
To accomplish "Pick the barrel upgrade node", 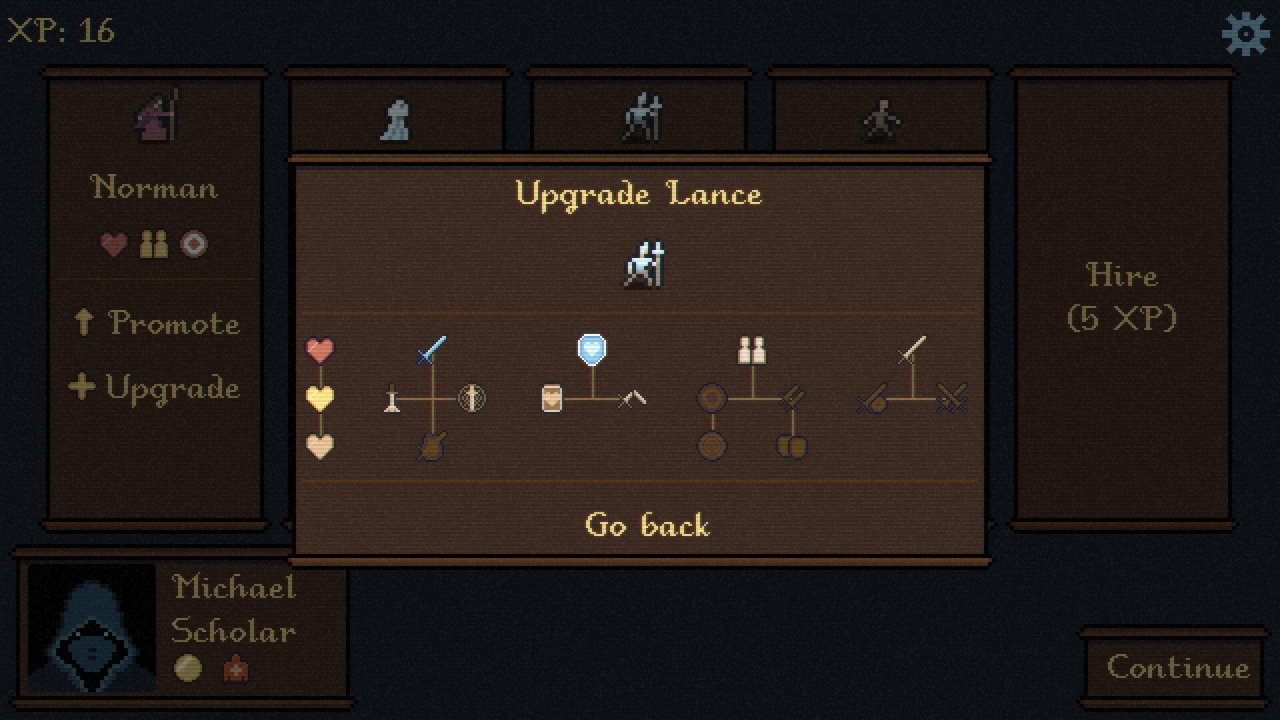I will pos(552,399).
